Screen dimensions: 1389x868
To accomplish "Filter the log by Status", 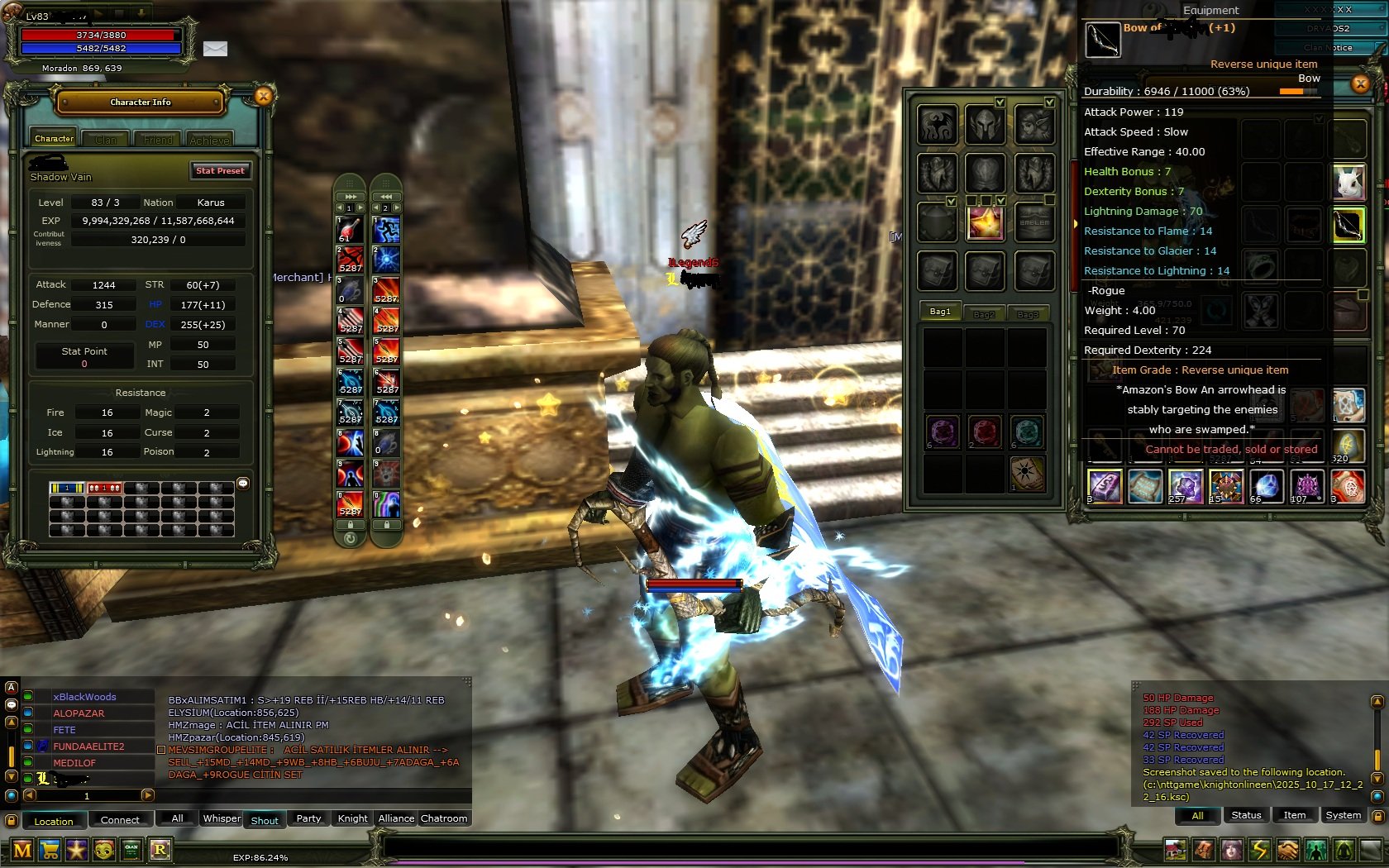I will [1246, 815].
